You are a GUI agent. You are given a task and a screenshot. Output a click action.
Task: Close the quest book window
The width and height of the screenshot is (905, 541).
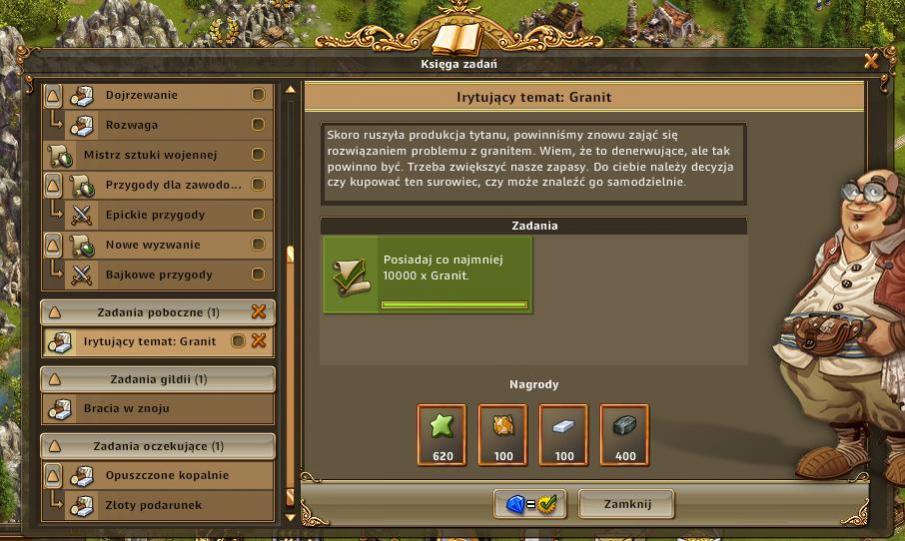(x=871, y=61)
